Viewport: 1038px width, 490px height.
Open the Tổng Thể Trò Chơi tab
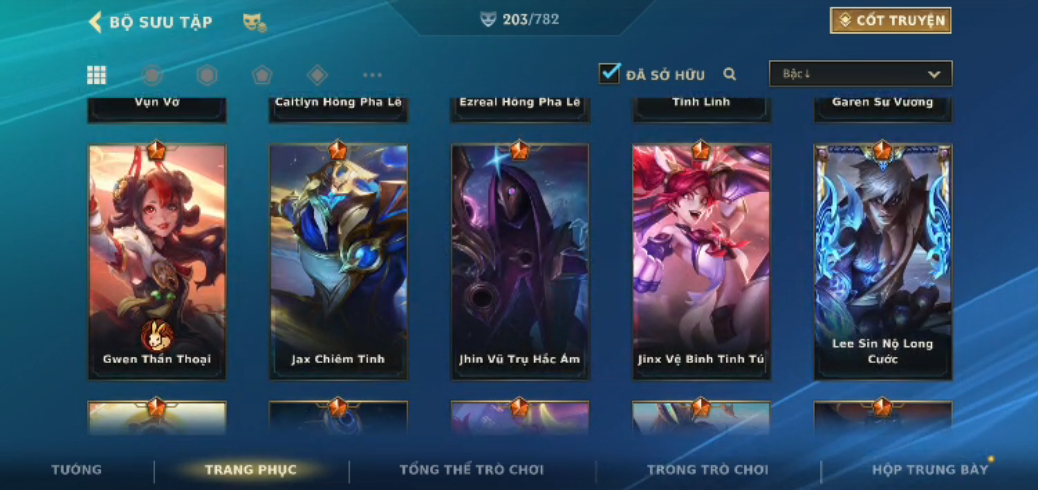pos(471,470)
